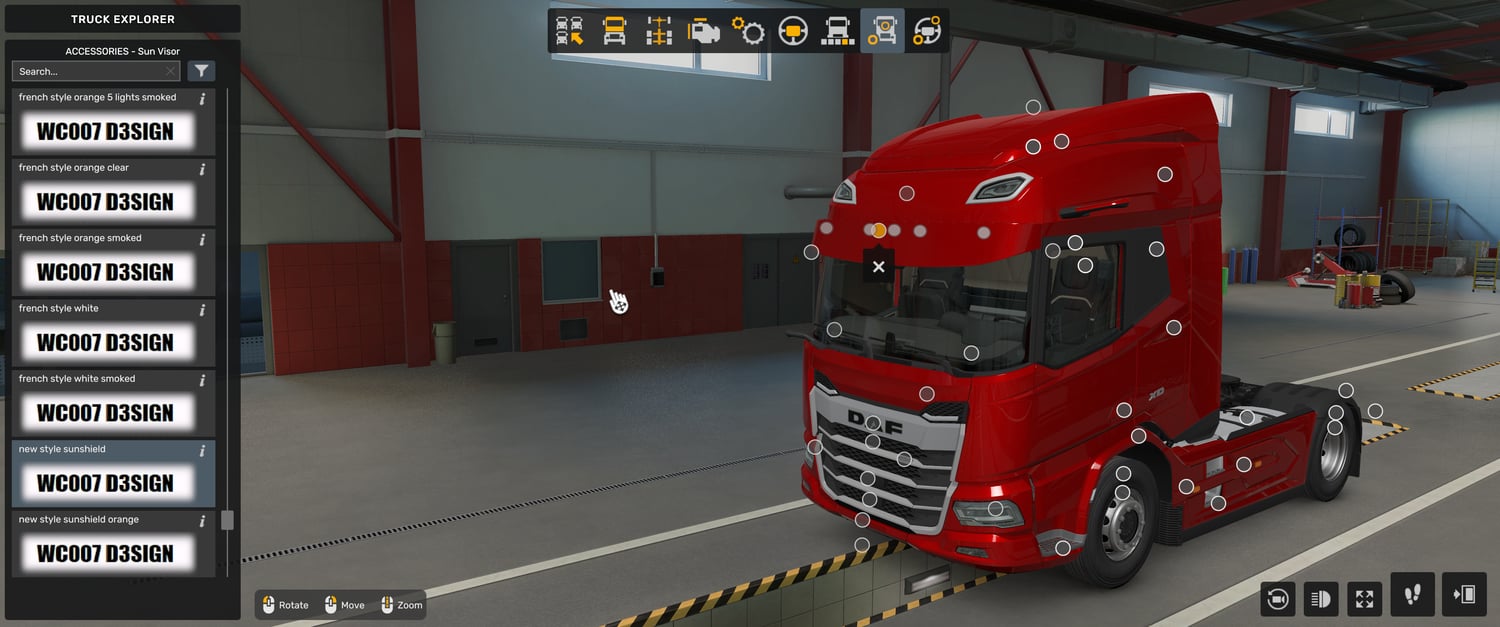Switch to the engine category

tap(704, 31)
